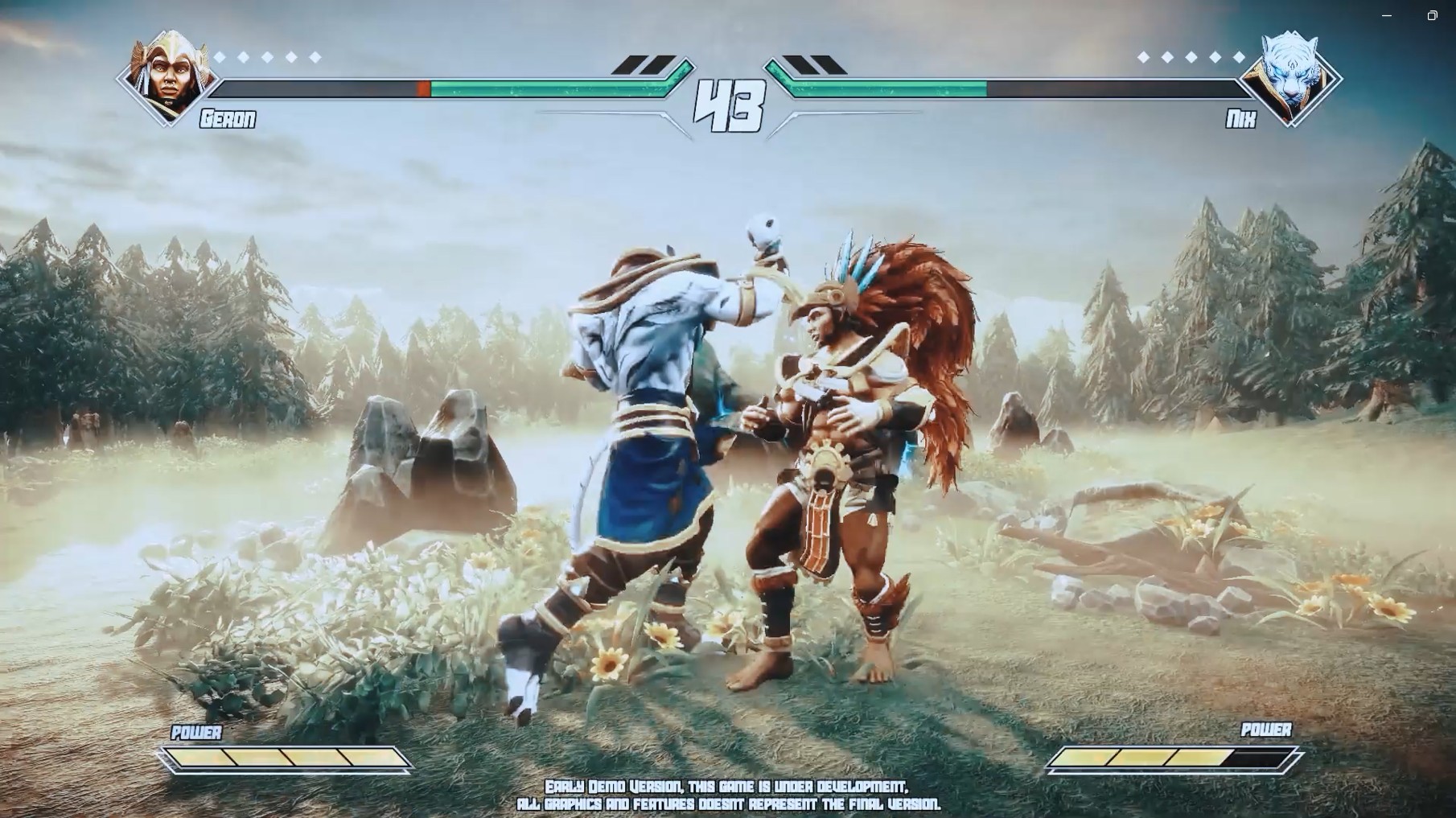
Task: Restore down the game window
Action: click(1432, 15)
